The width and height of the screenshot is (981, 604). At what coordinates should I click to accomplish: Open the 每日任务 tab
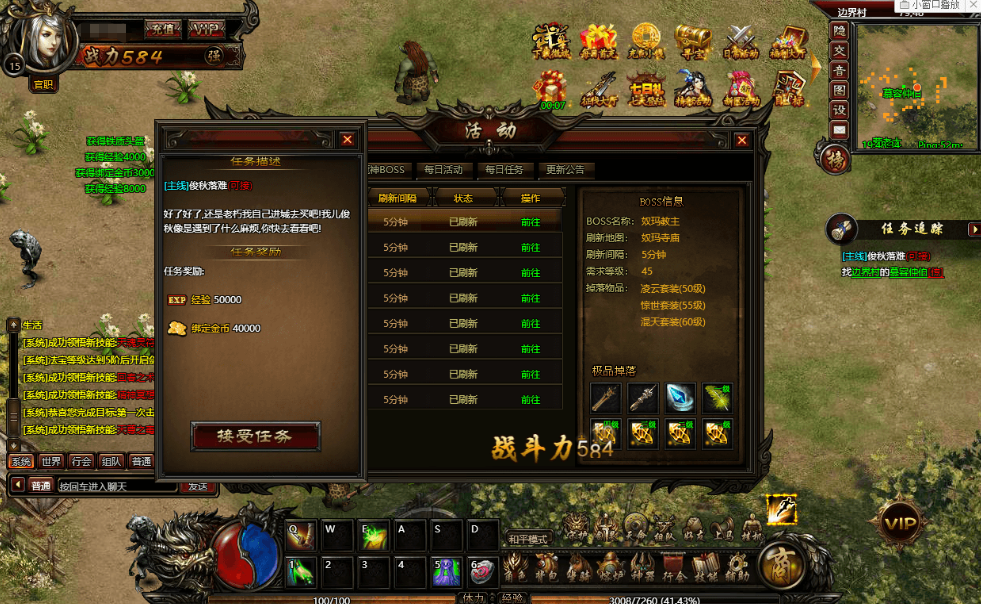pos(501,170)
